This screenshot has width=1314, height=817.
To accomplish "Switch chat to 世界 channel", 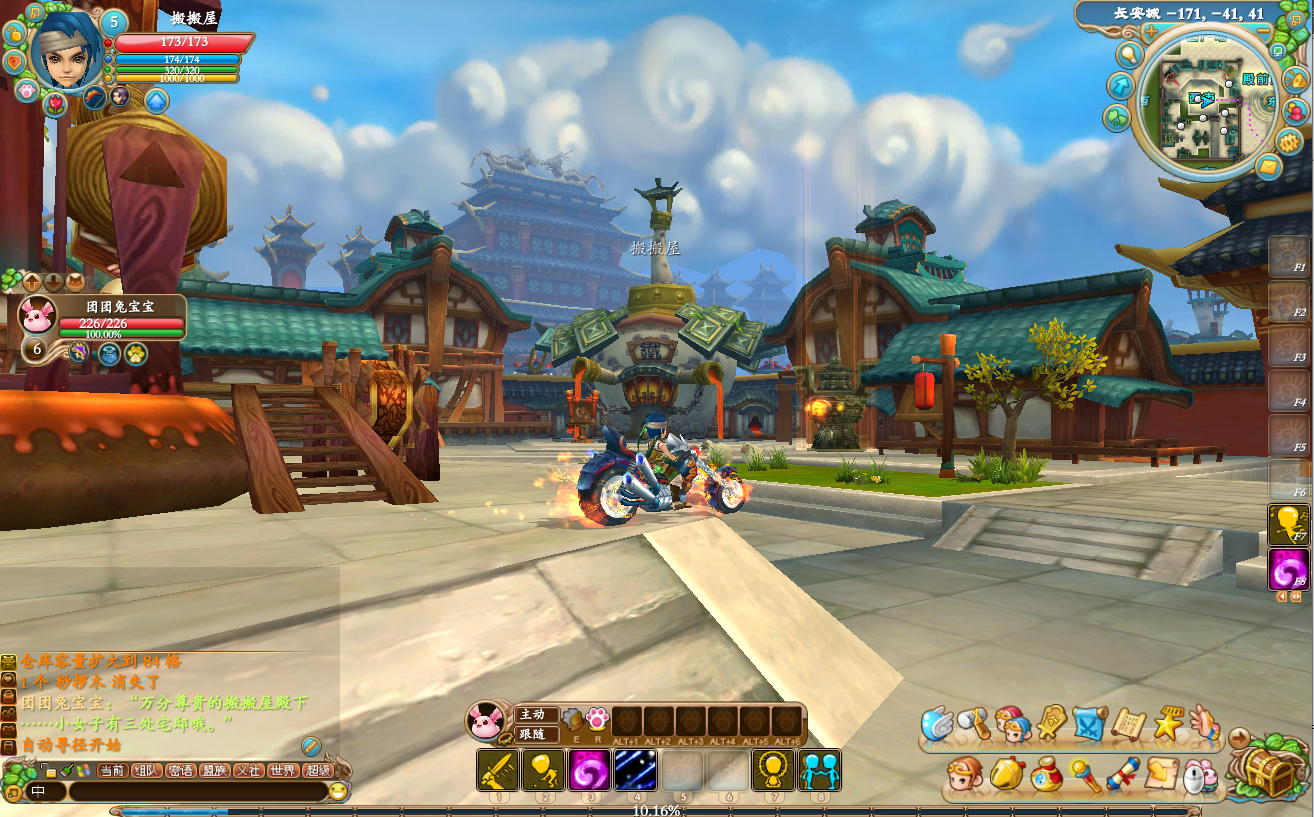I will pos(283,770).
